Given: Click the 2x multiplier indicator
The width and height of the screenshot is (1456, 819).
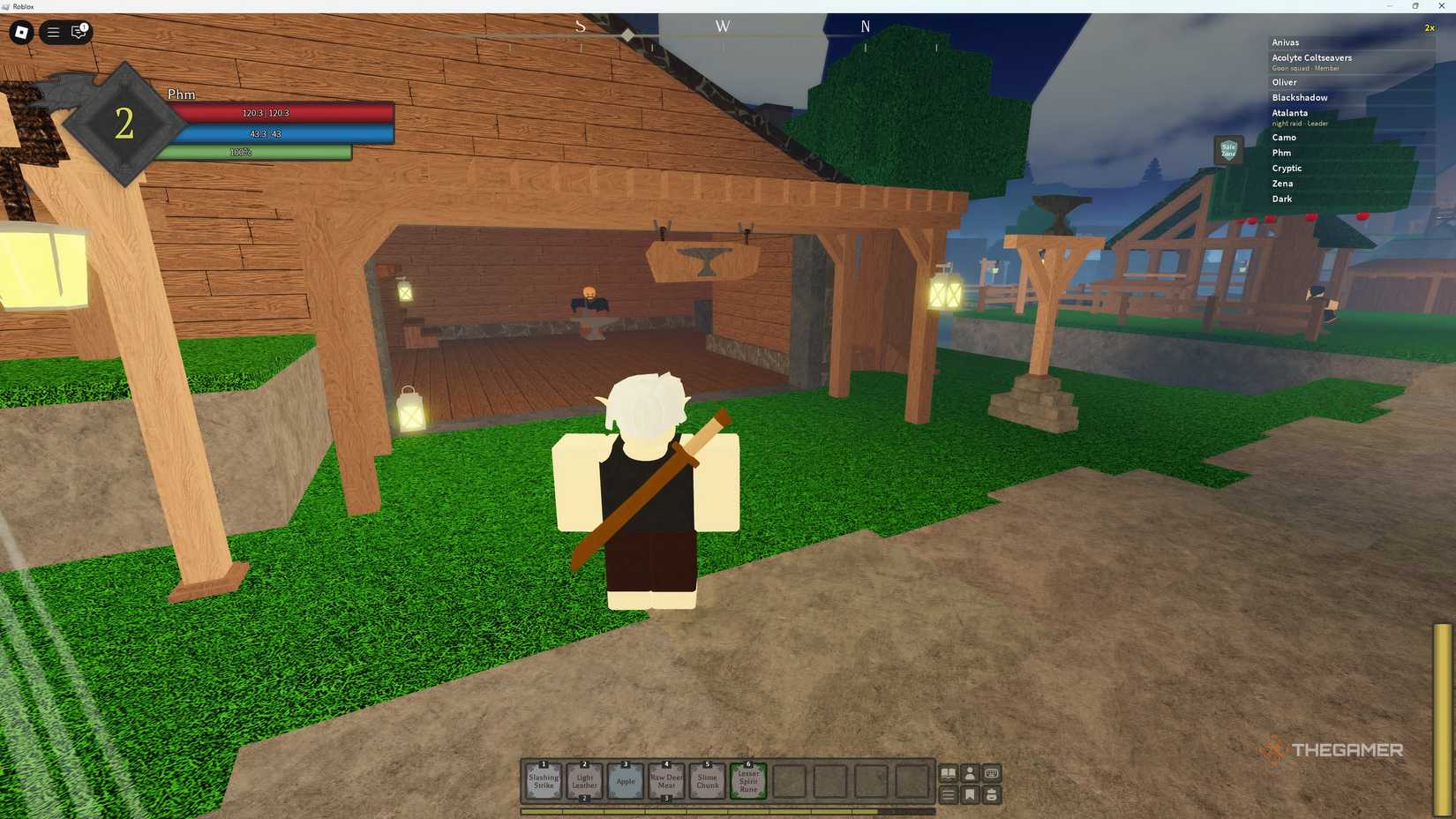Looking at the screenshot, I should 1429,27.
